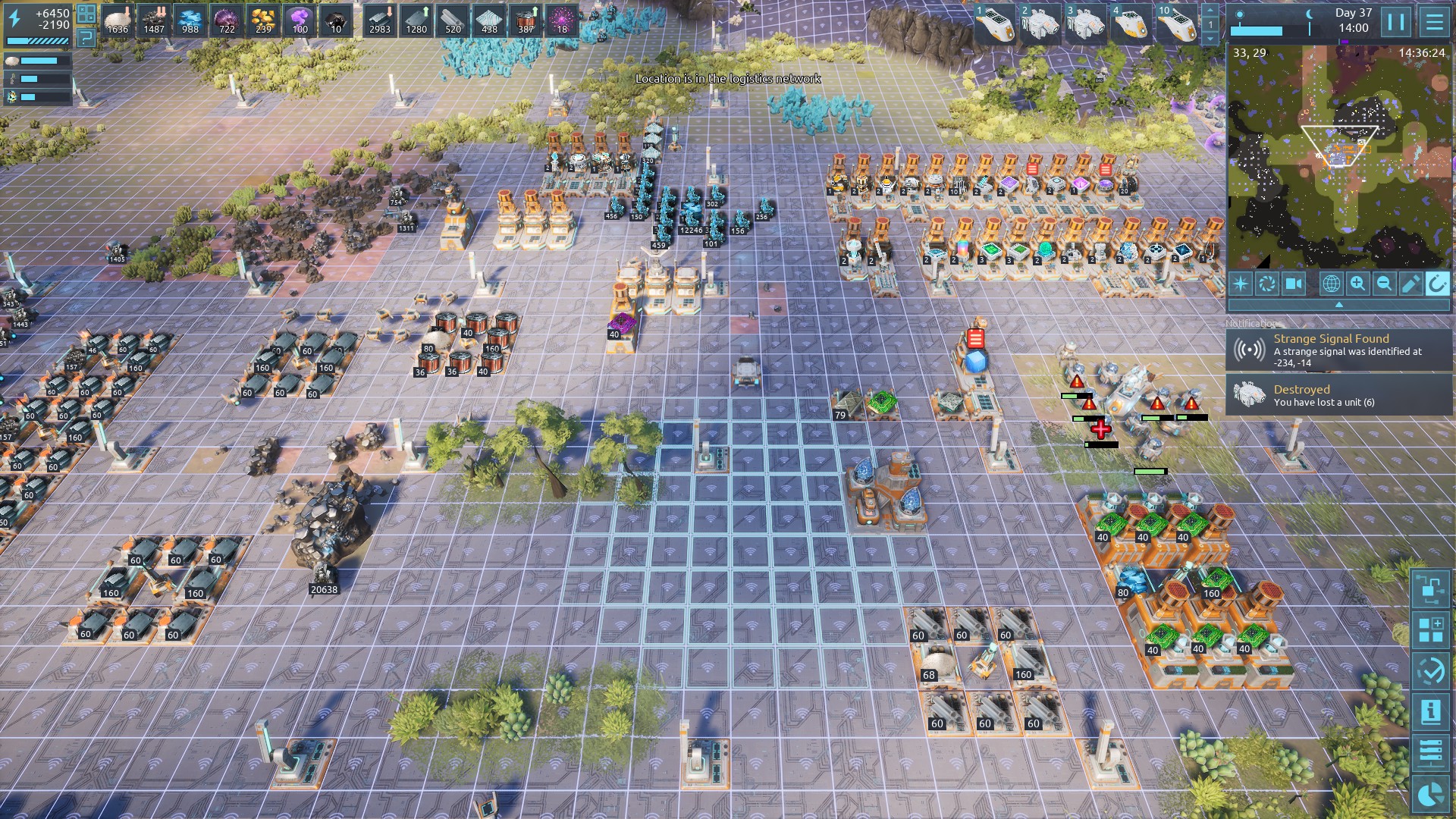Image resolution: width=1456 pixels, height=819 pixels.
Task: Toggle the highlighted magnet button
Action: tap(1436, 284)
